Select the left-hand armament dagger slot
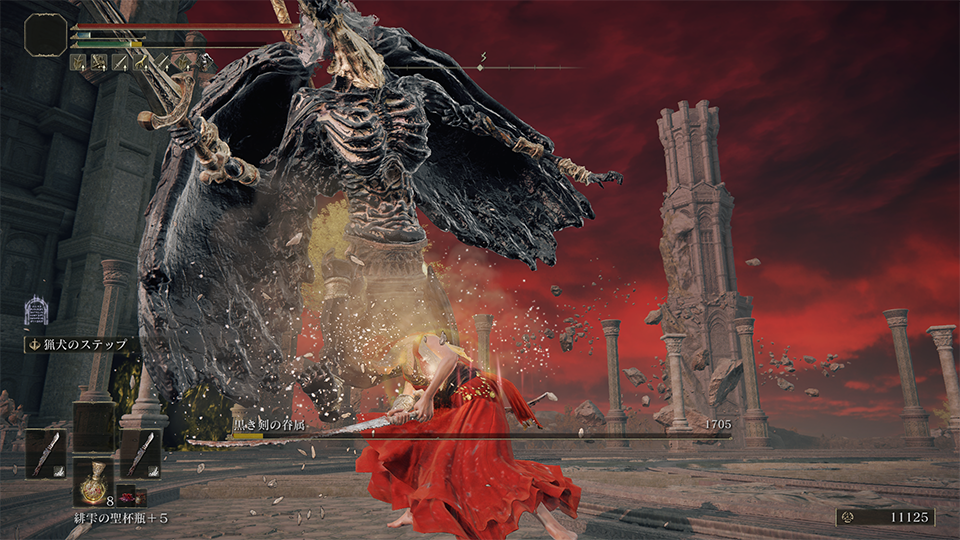The width and height of the screenshot is (960, 540). (45, 453)
